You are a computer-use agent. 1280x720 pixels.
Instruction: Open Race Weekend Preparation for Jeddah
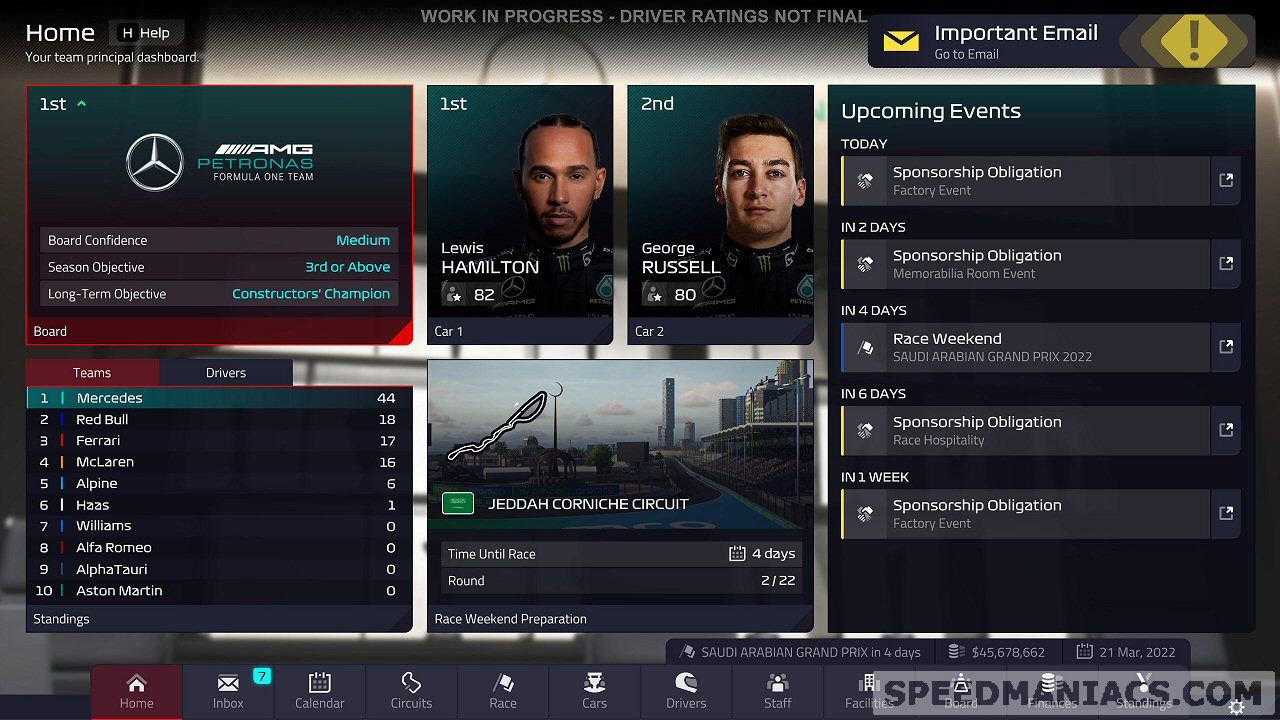[620, 495]
